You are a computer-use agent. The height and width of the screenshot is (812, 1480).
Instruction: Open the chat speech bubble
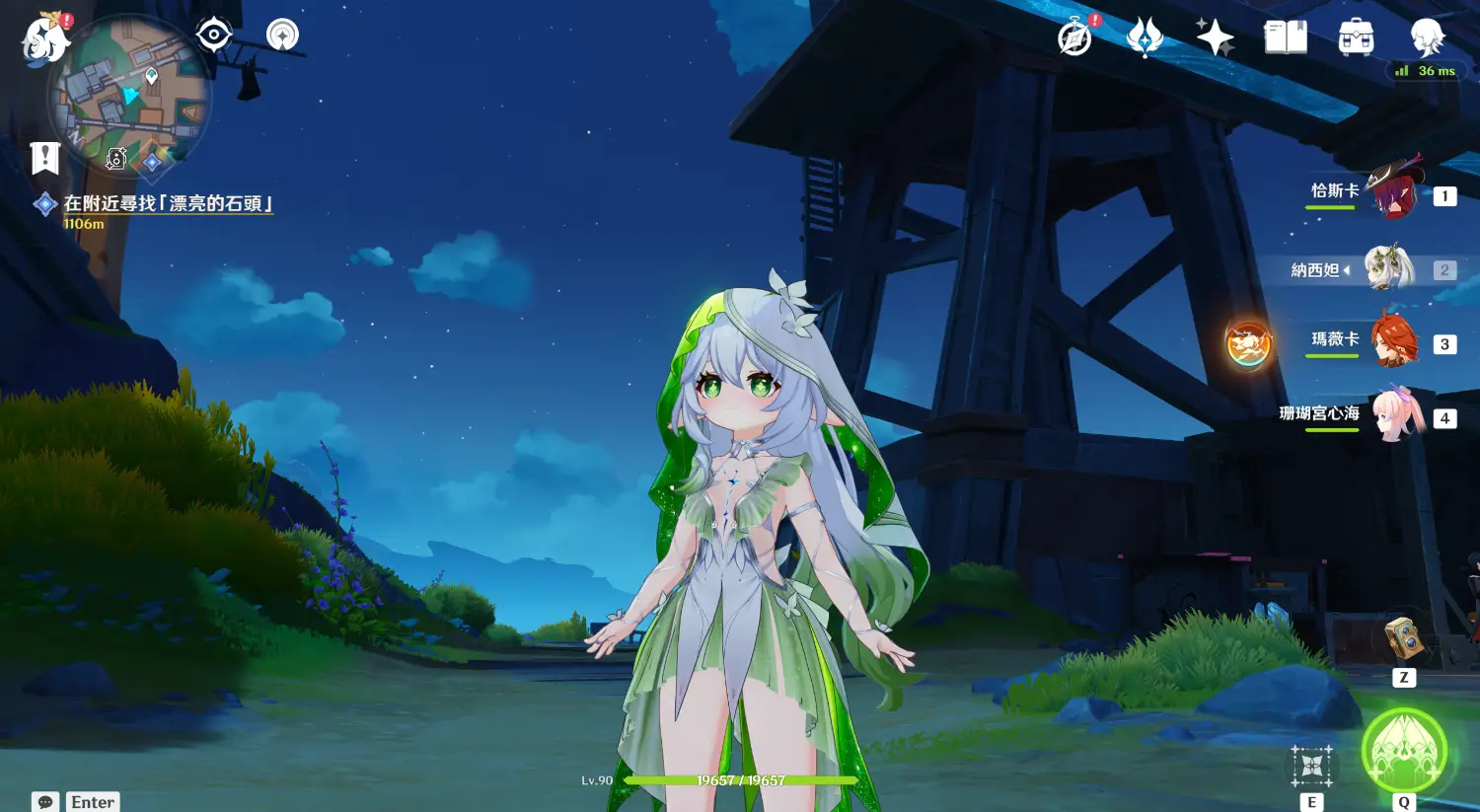(x=45, y=801)
